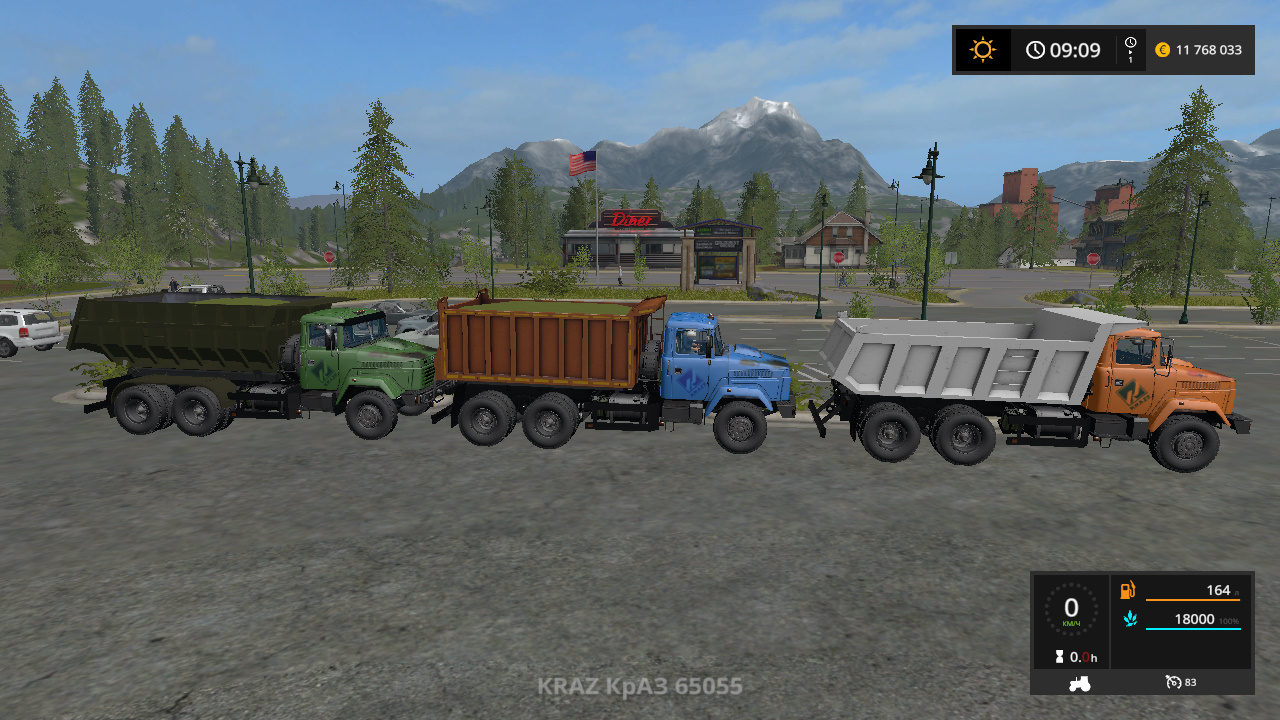Click the small day-counter clock icon
Image resolution: width=1280 pixels, height=720 pixels.
(x=1129, y=43)
